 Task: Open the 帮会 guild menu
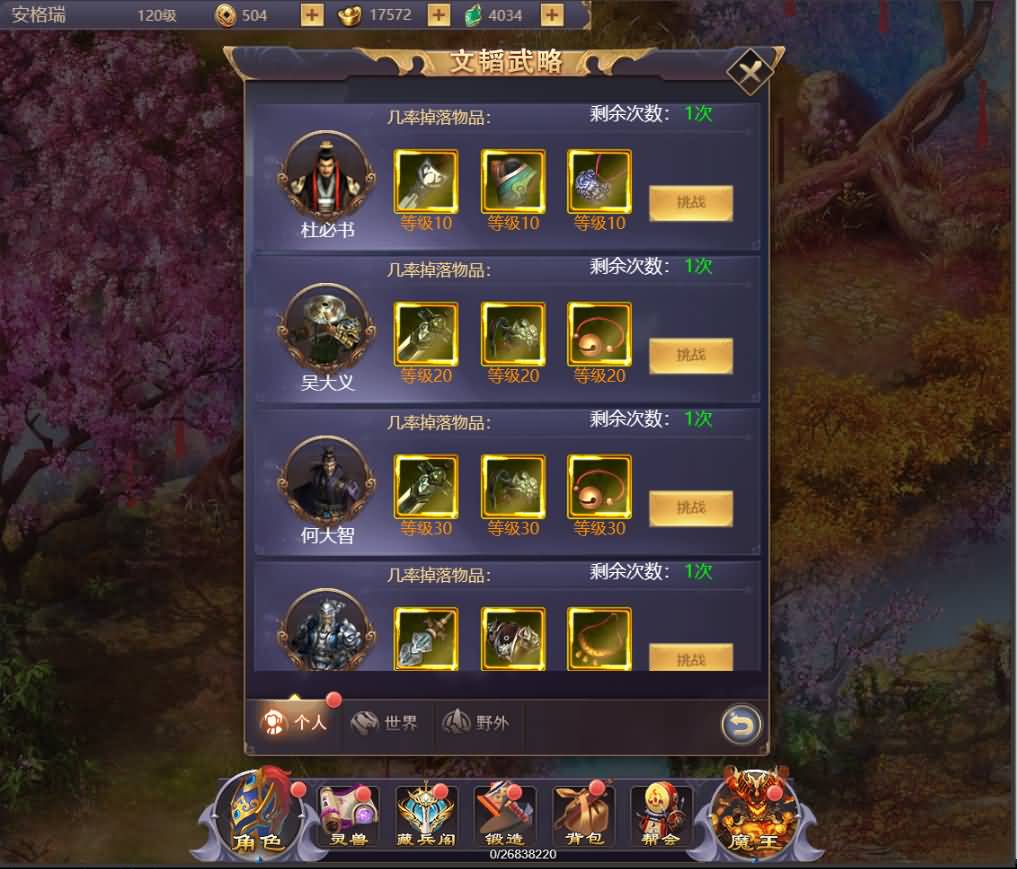click(660, 817)
